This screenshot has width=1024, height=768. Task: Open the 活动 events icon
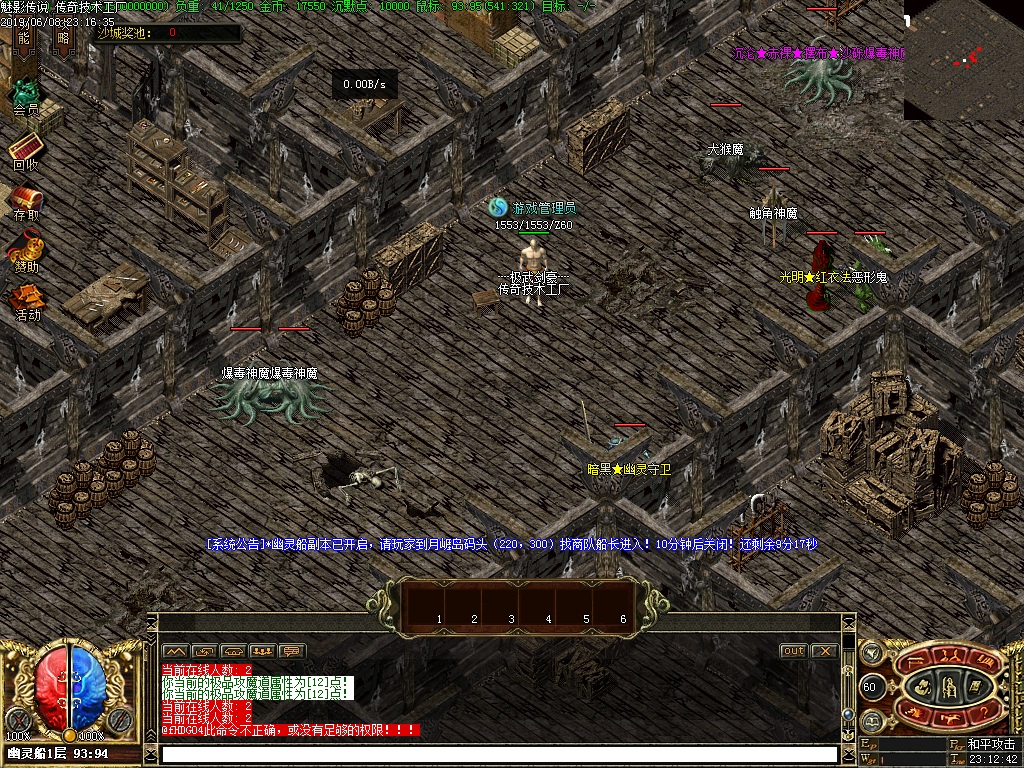point(27,300)
